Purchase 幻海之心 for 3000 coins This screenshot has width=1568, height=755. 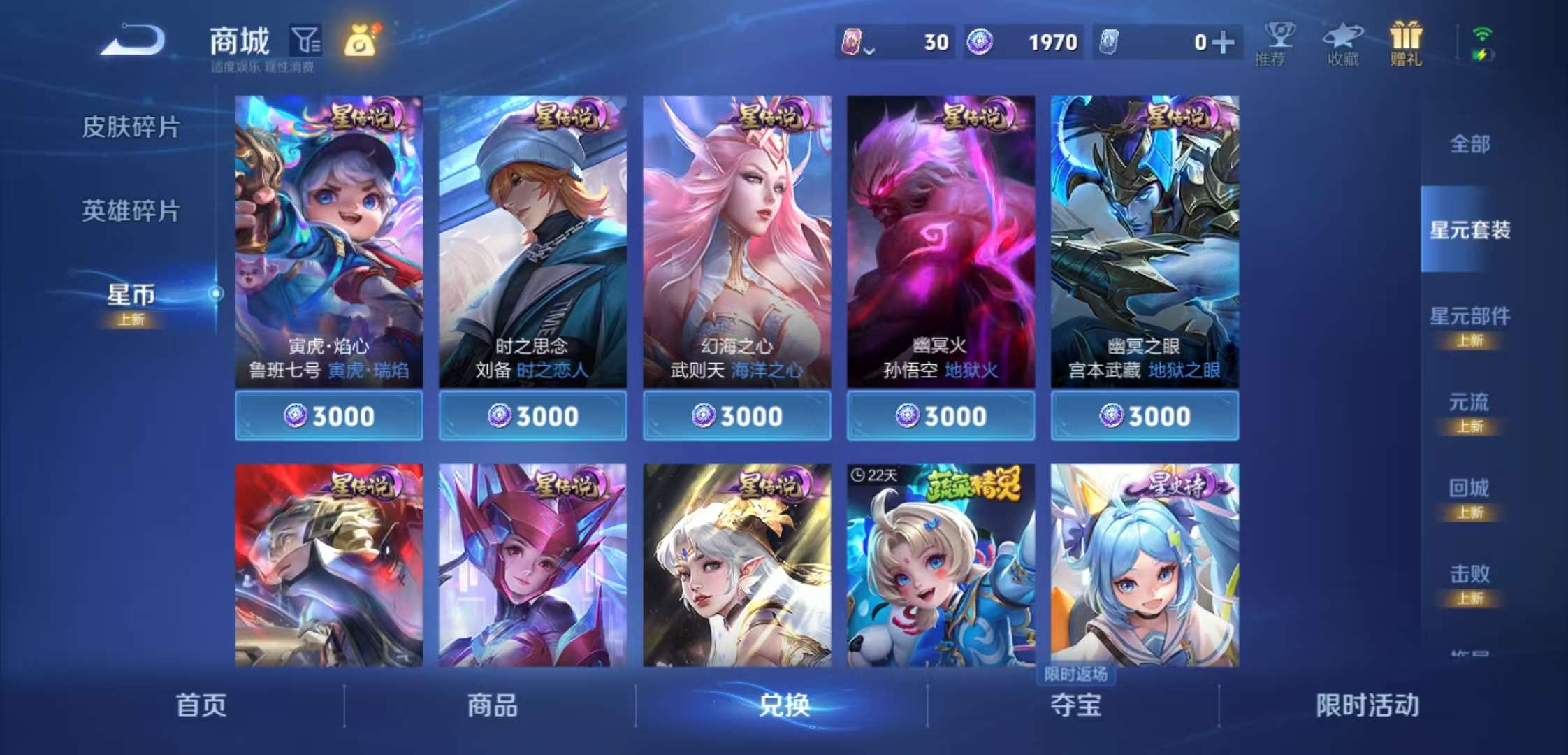[x=736, y=415]
